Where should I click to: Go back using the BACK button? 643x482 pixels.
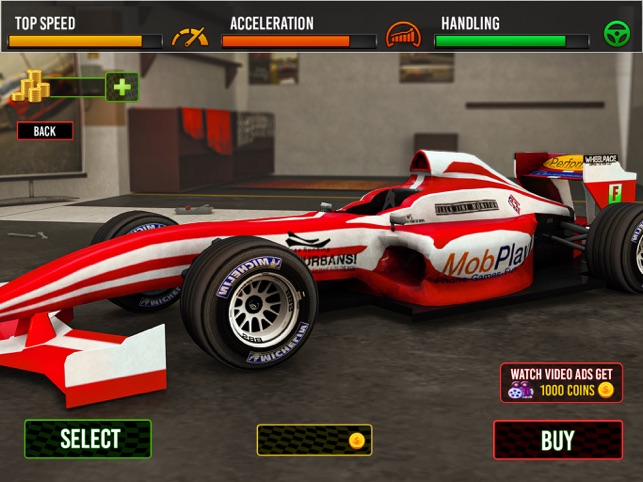(x=45, y=130)
